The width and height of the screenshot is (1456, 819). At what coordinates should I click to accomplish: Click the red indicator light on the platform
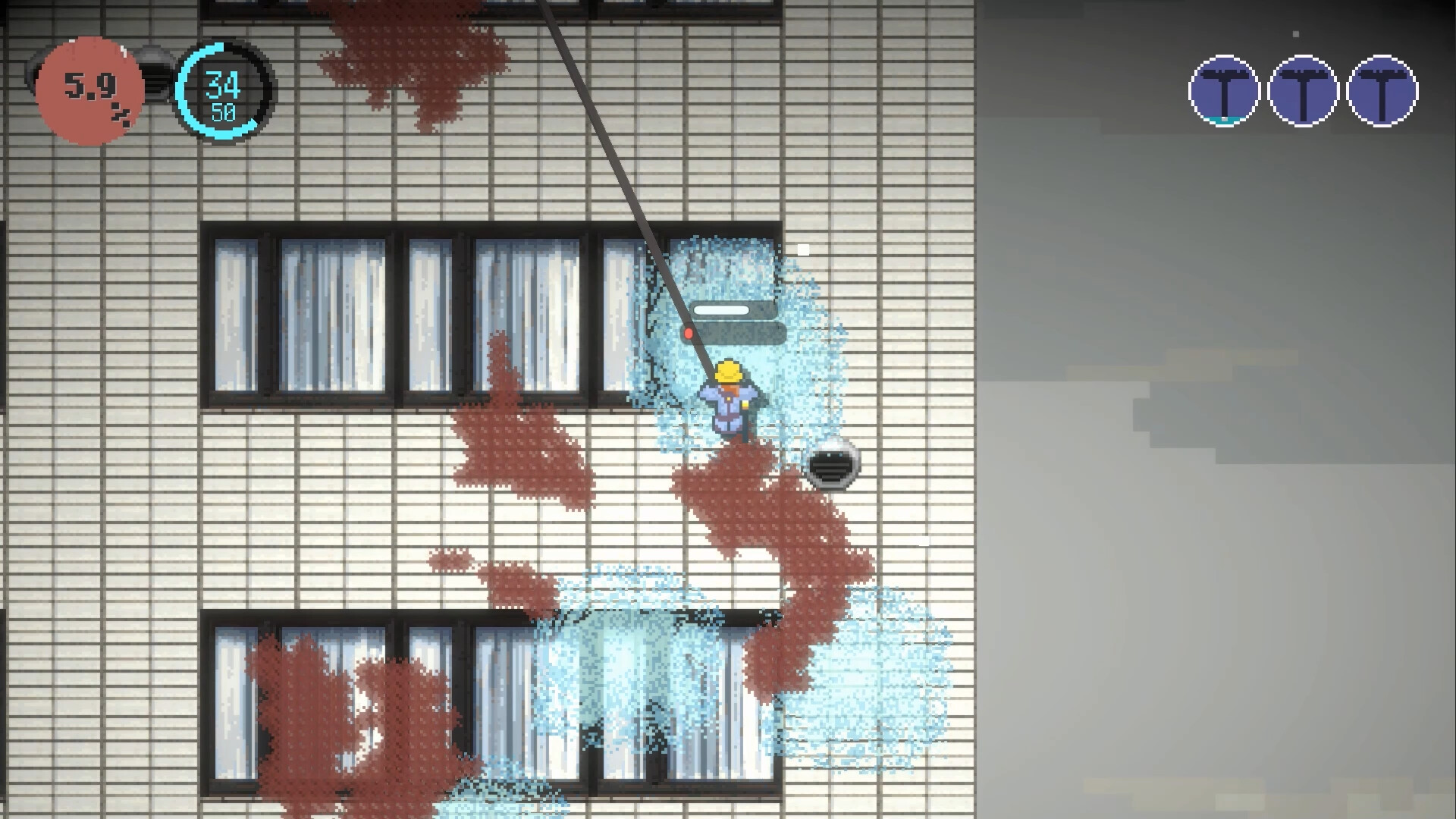(689, 331)
